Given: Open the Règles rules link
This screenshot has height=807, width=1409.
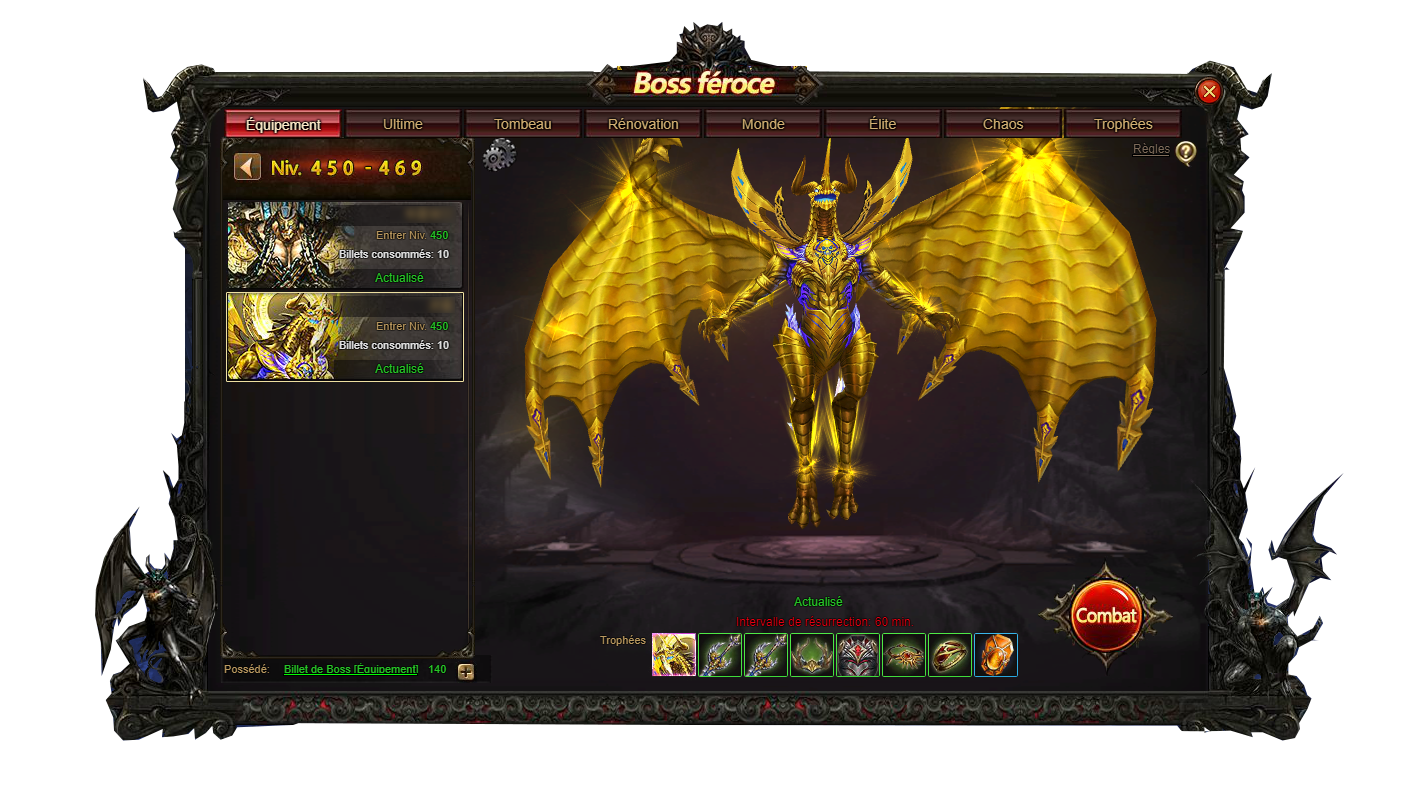Looking at the screenshot, I should [1151, 149].
